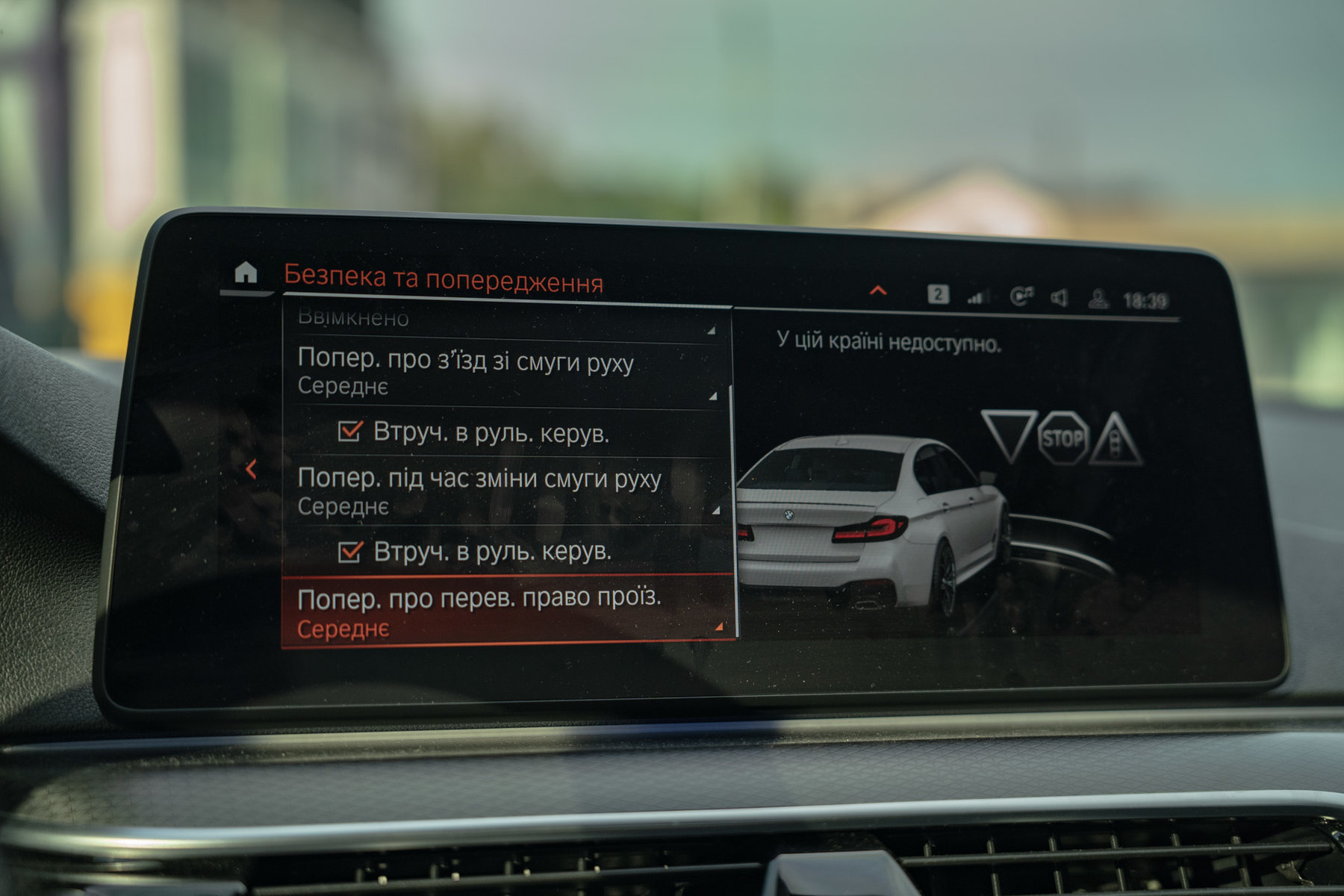Screen dimensions: 1344x896
Task: Go to the home screen icon
Action: [x=245, y=273]
